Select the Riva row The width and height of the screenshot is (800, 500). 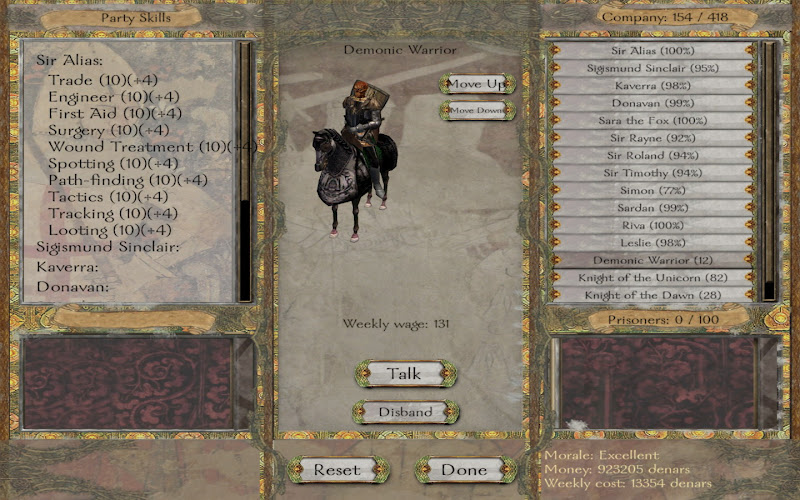652,225
